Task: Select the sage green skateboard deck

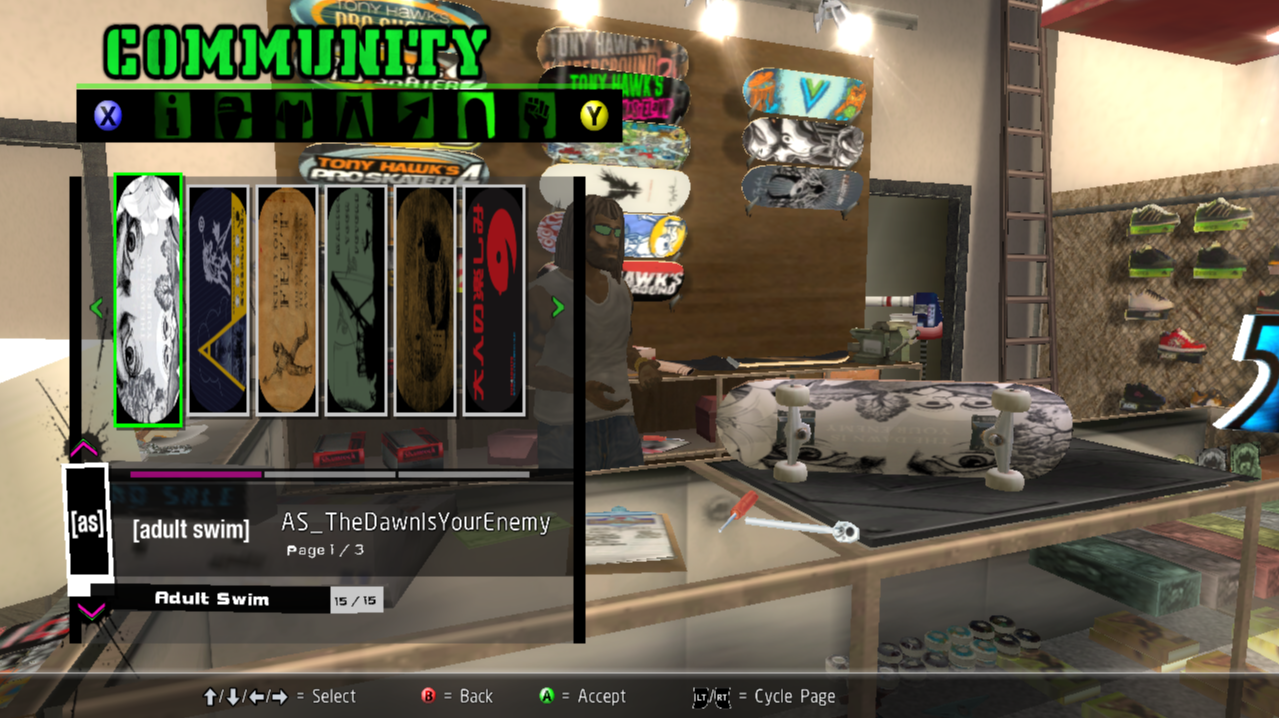Action: click(x=356, y=300)
